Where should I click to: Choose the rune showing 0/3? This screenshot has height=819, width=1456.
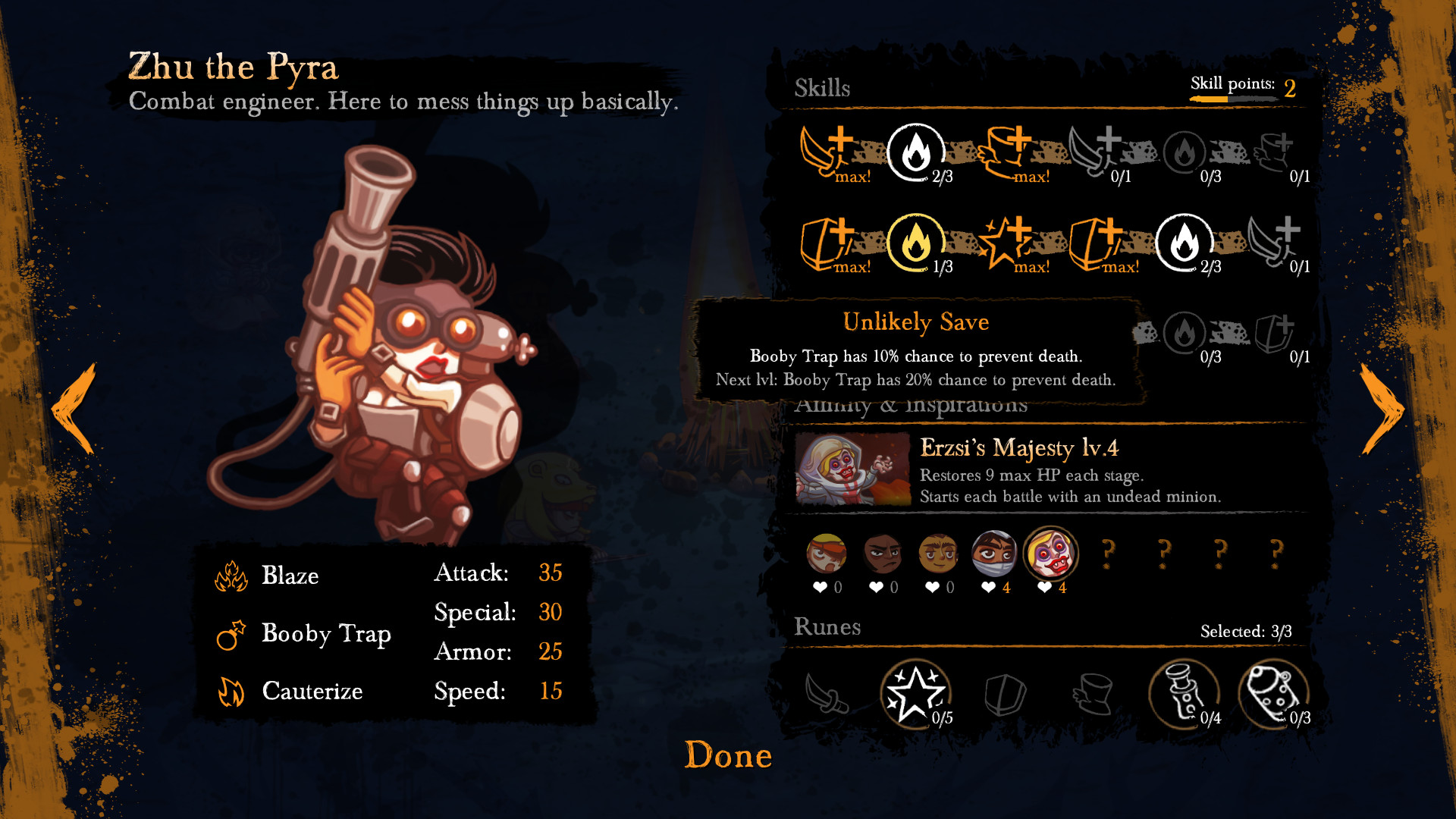(1273, 693)
